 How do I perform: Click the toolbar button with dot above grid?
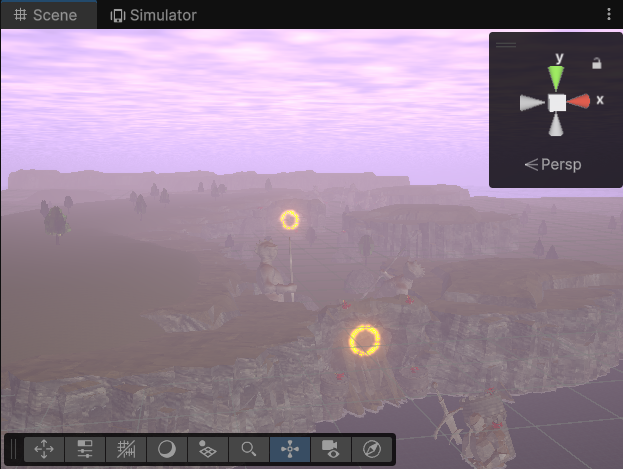[208, 449]
